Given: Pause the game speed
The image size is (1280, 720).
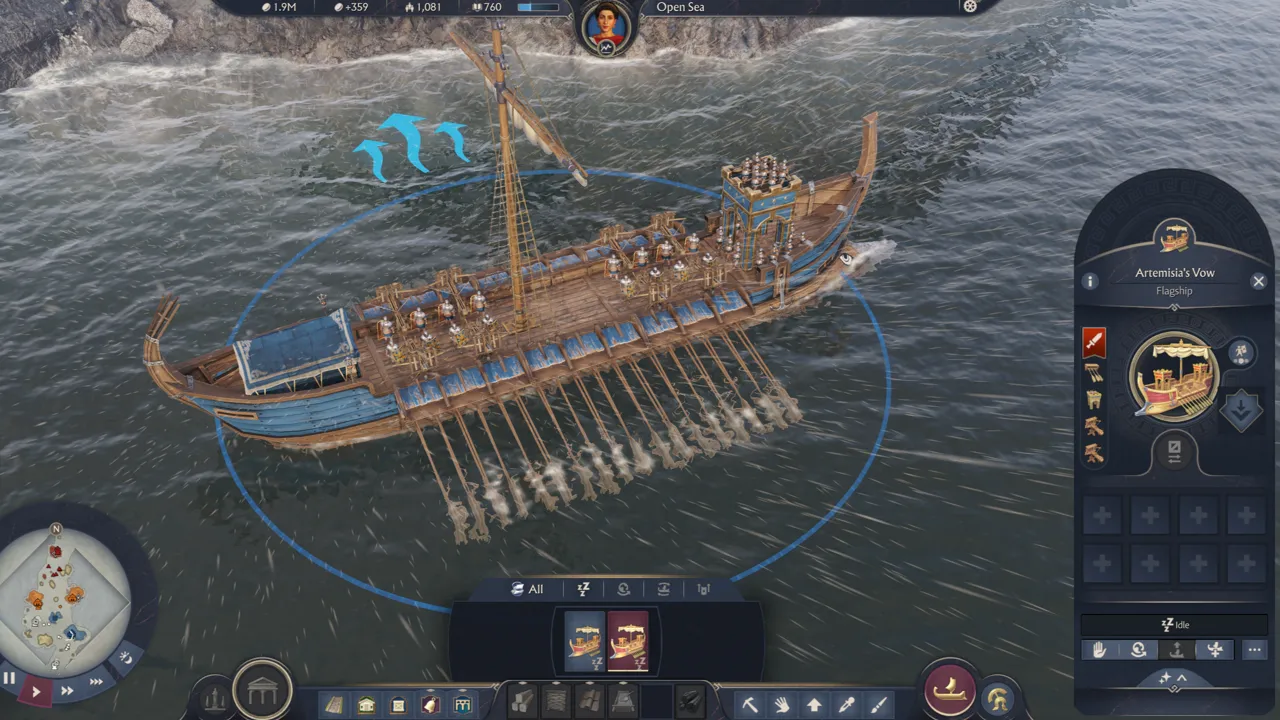Looking at the screenshot, I should pos(10,678).
